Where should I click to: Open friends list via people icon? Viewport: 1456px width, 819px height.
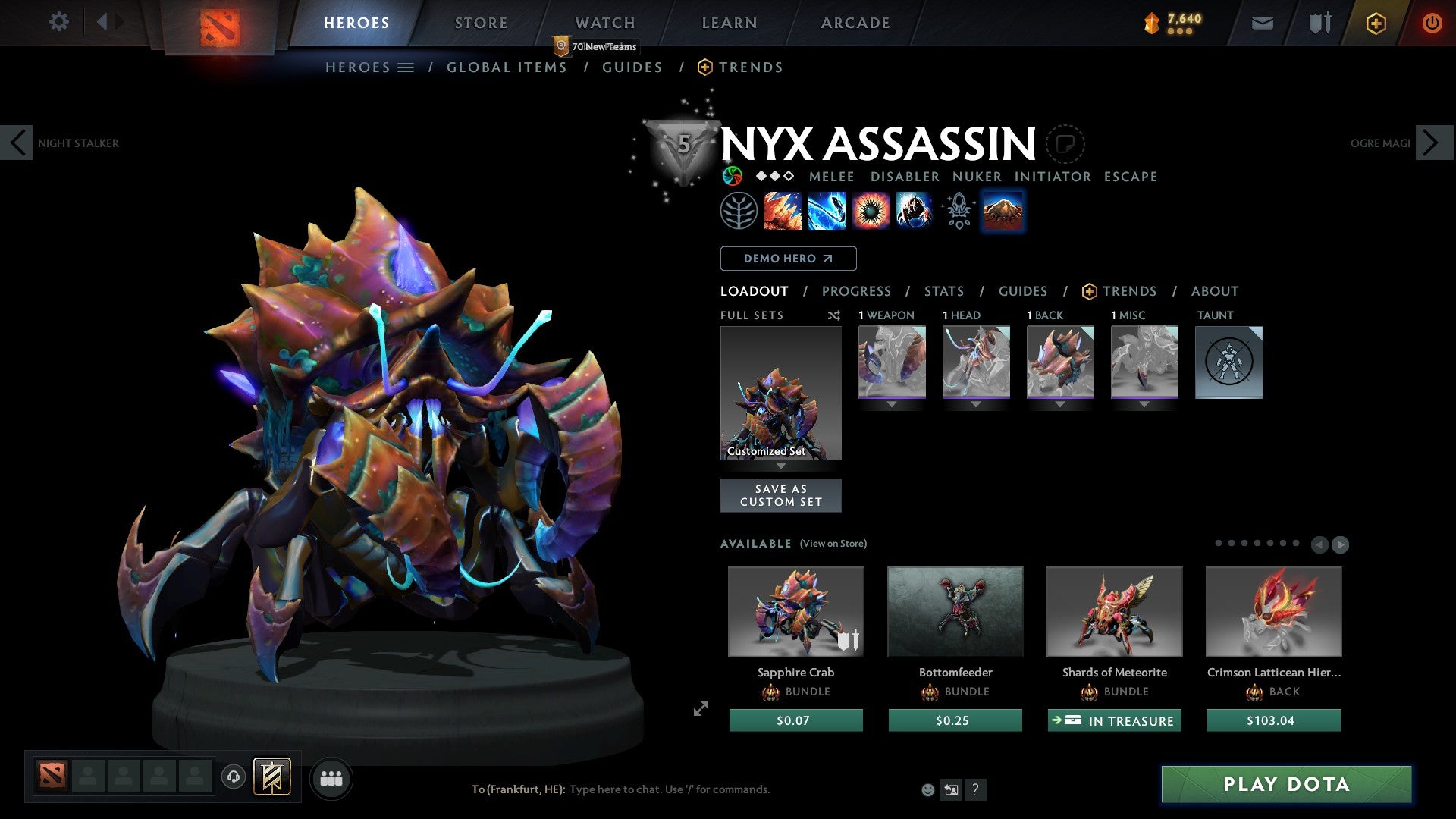(x=331, y=777)
